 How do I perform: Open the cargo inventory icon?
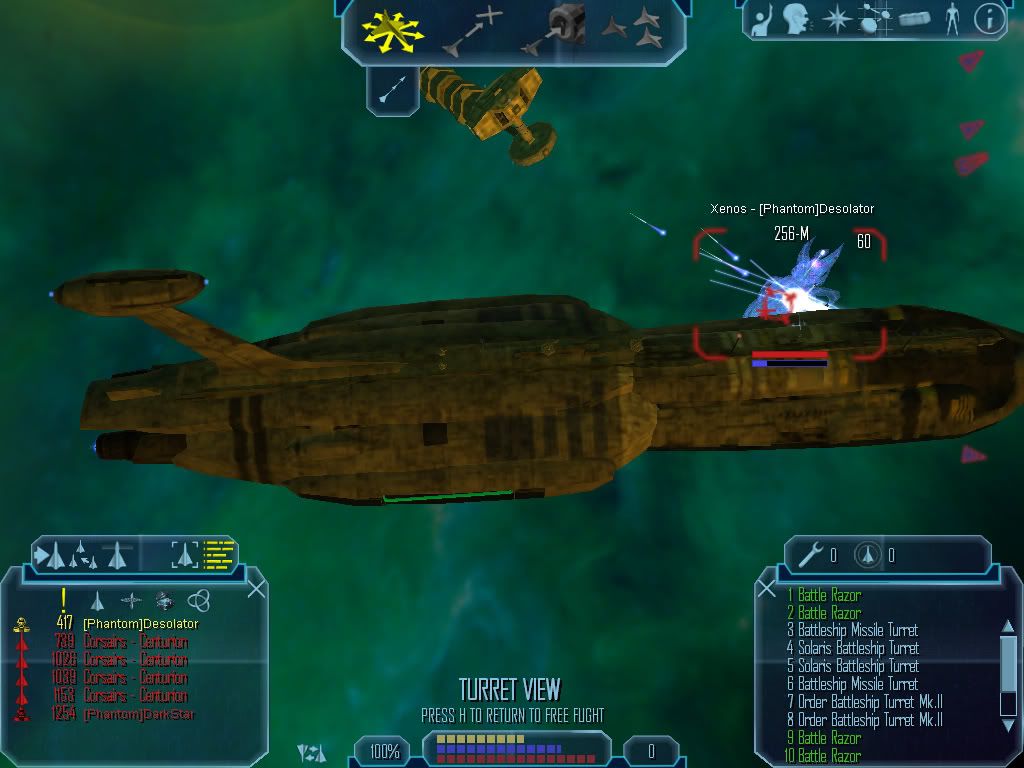coord(914,19)
